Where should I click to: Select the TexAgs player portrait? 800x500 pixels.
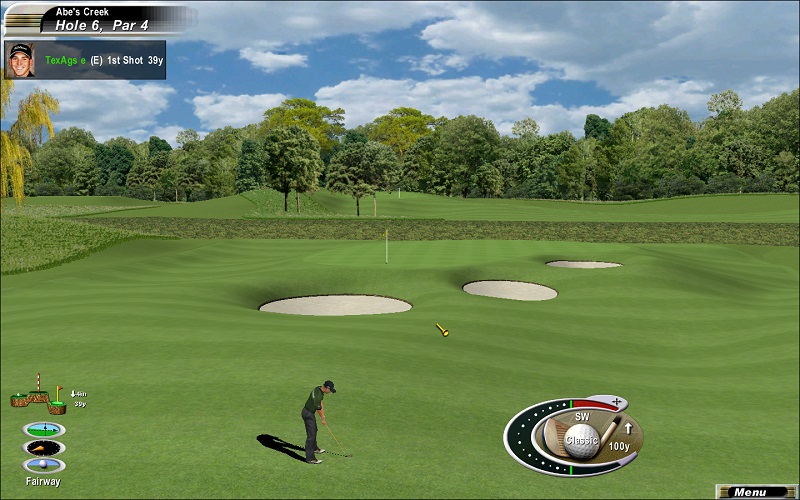point(19,59)
